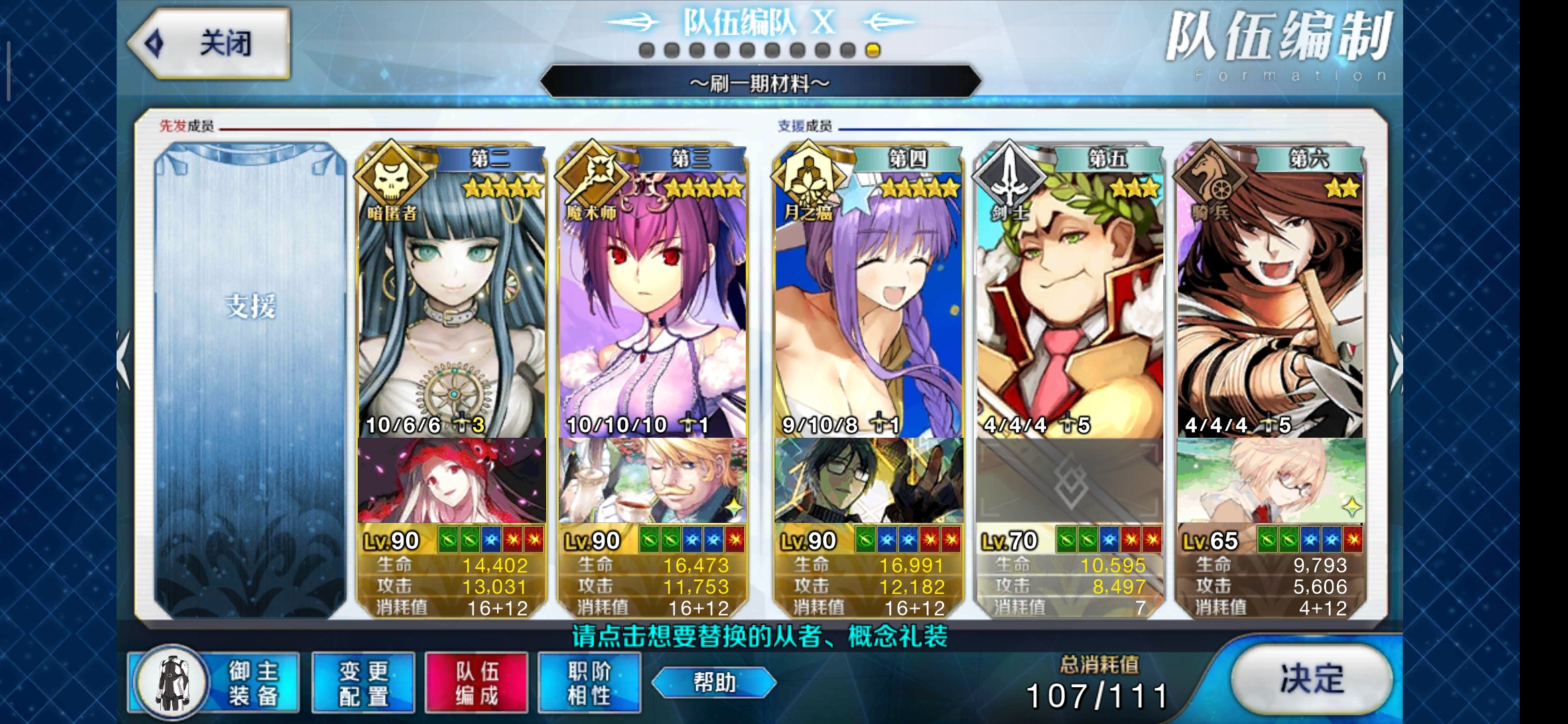Open 御主装备 Master equipment
This screenshot has width=1568, height=724.
tap(216, 682)
